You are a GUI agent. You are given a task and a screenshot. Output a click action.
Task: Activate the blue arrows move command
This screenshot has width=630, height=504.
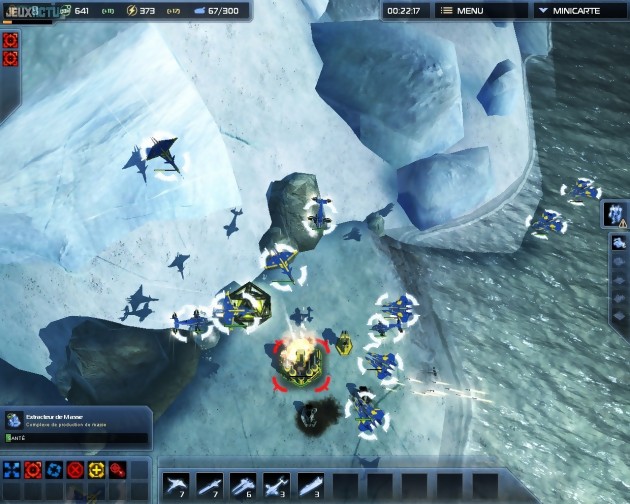coord(12,470)
